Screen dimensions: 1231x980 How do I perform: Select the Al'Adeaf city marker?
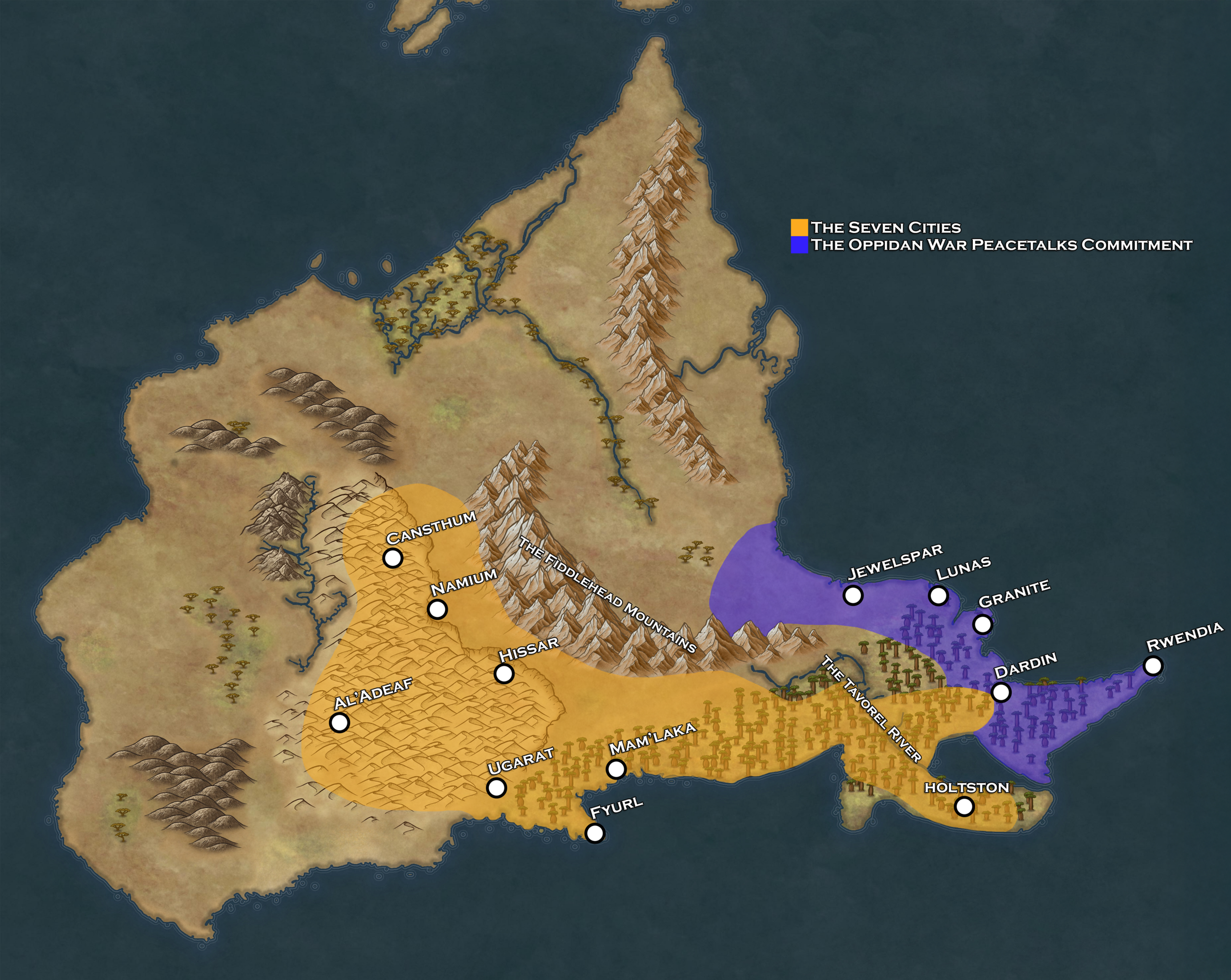pyautogui.click(x=339, y=722)
